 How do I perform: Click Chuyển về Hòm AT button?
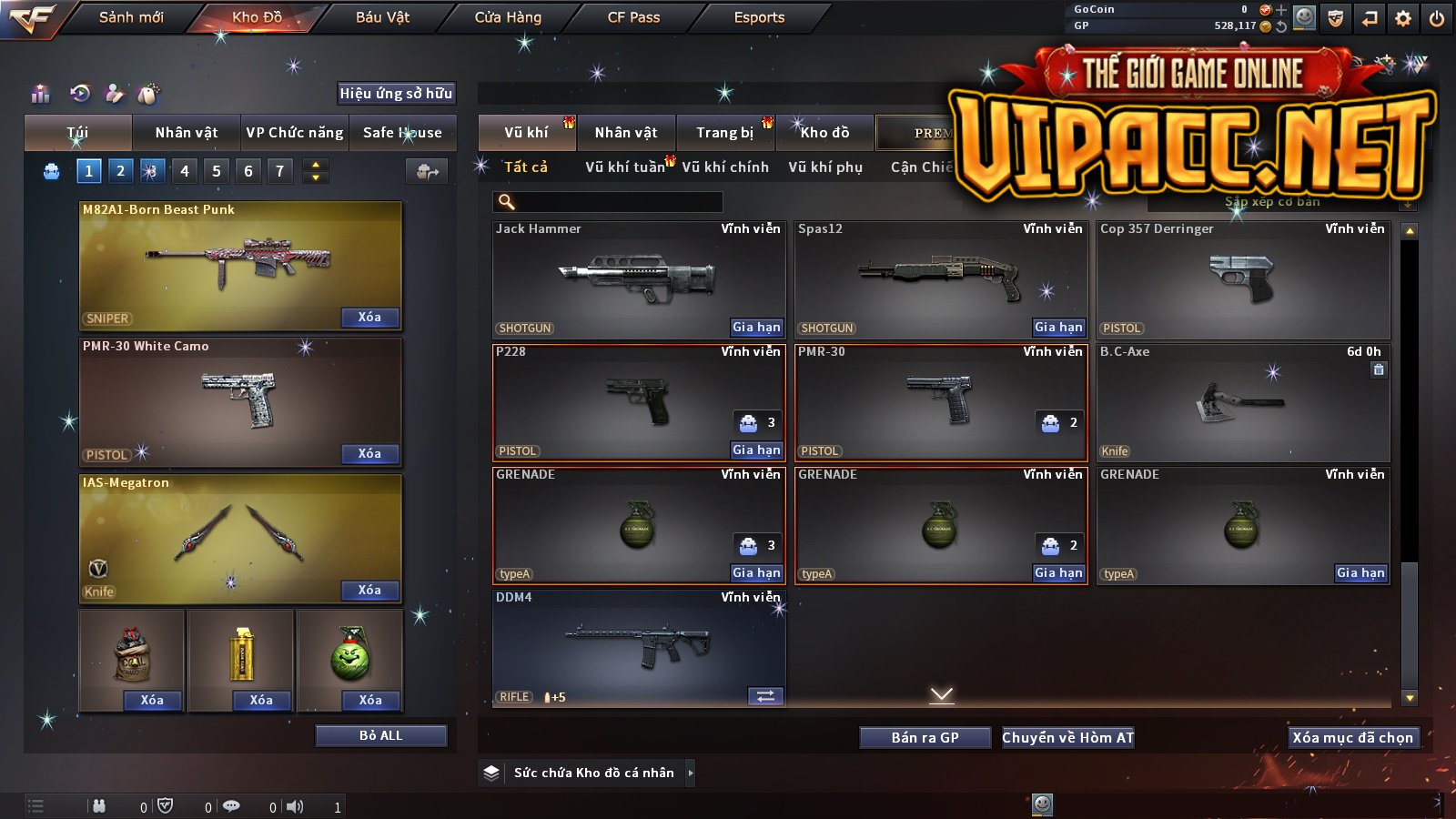1067,738
